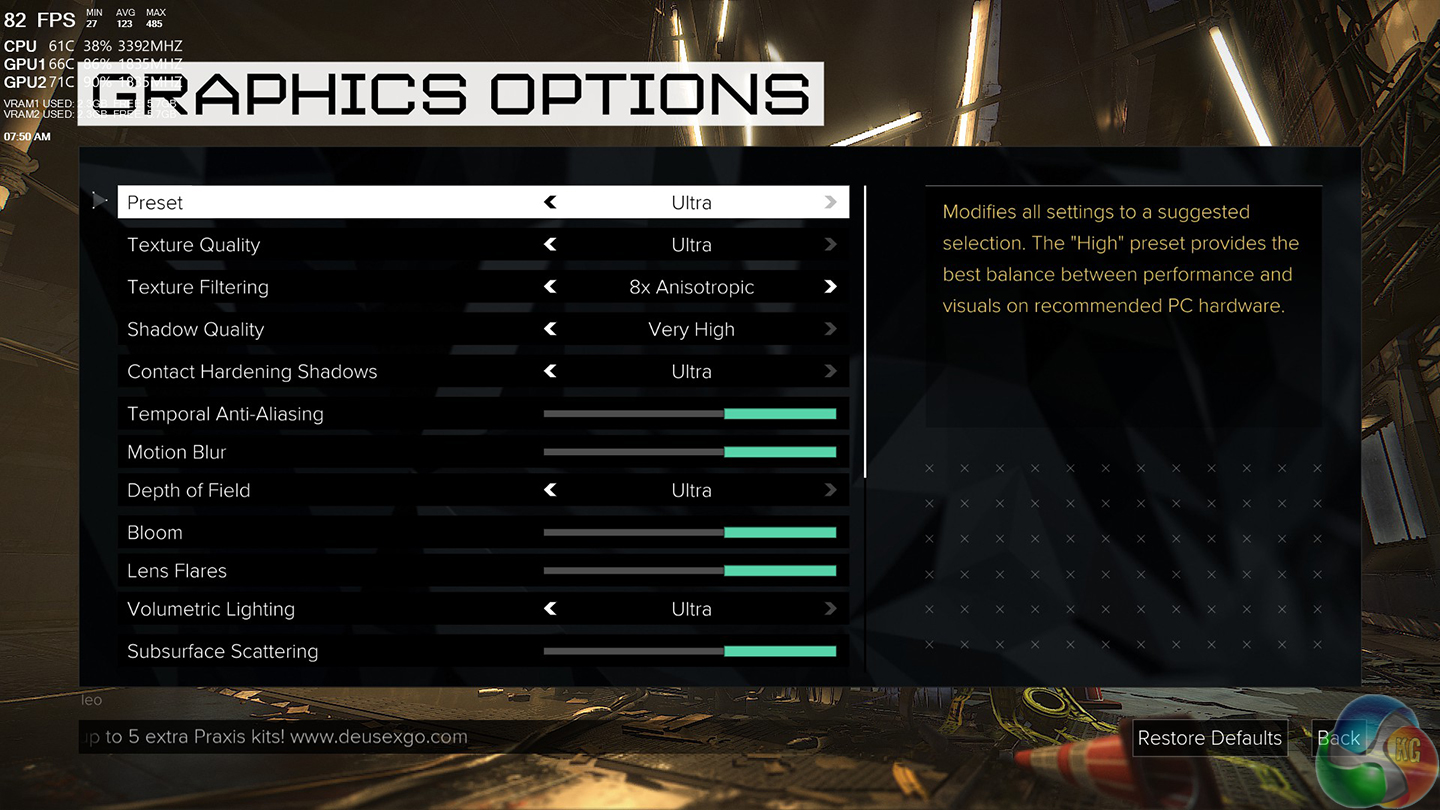The image size is (1440, 810).
Task: Lower the Texture Quality setting
Action: 550,245
